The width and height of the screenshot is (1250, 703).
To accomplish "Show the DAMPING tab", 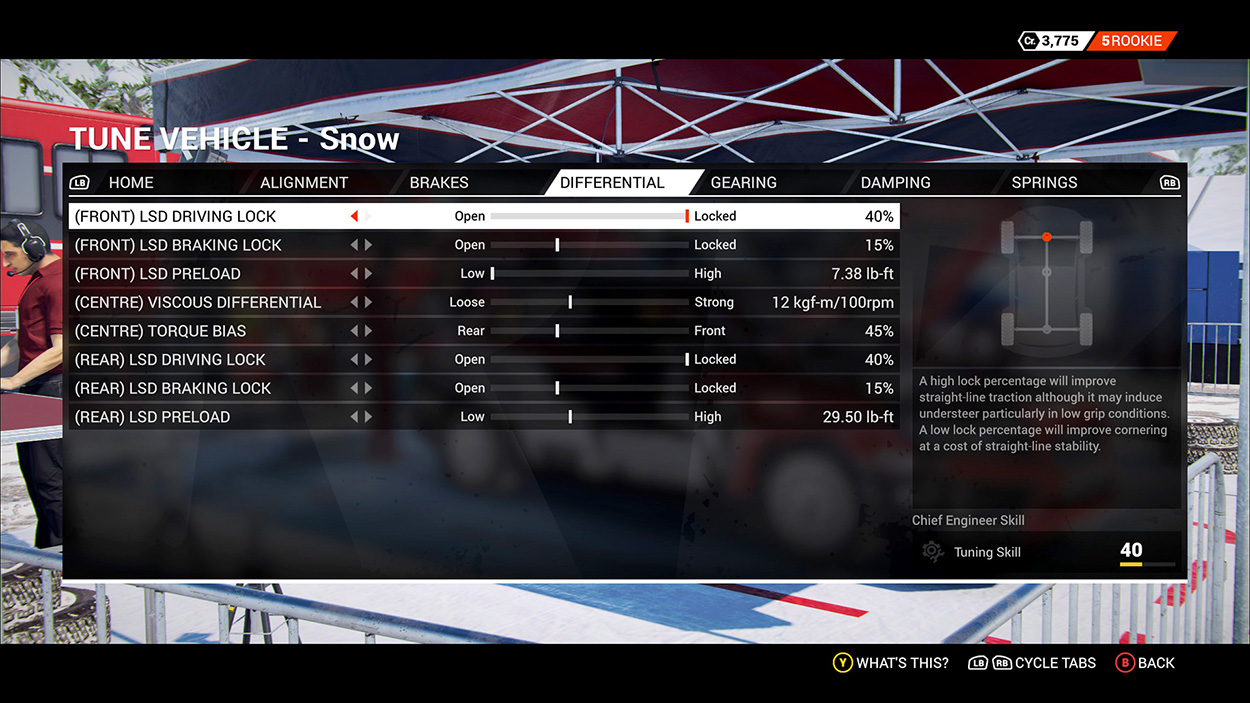I will click(x=895, y=182).
